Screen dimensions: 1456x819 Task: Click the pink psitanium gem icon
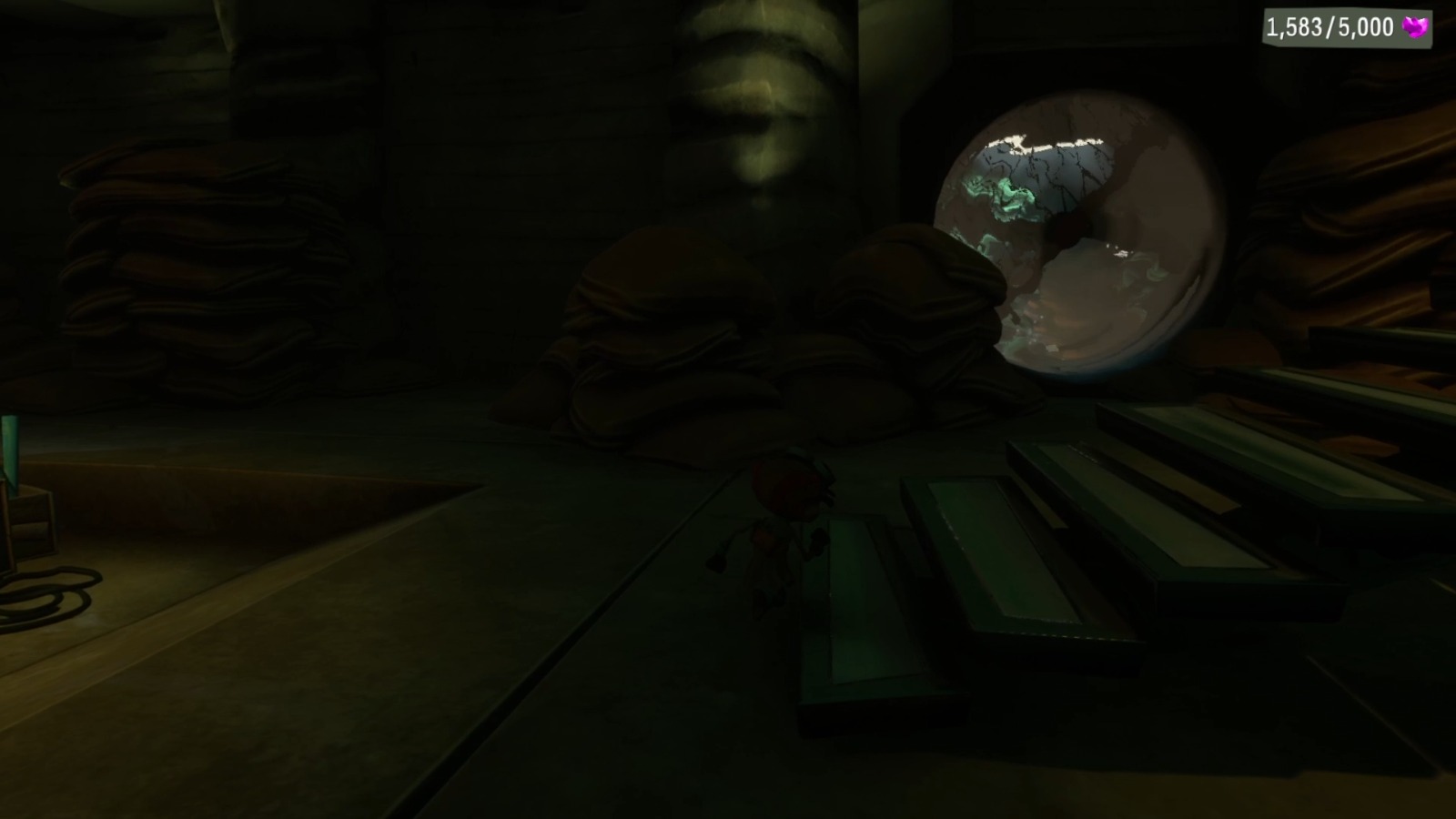click(1416, 25)
